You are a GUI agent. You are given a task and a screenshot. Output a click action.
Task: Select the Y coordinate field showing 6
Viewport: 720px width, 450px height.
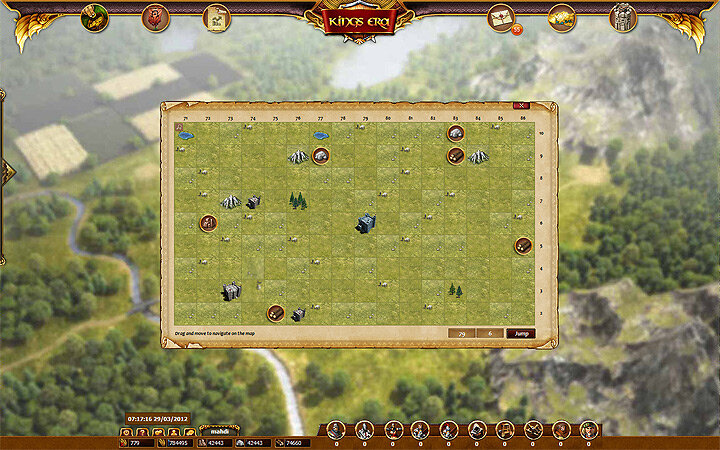click(490, 333)
